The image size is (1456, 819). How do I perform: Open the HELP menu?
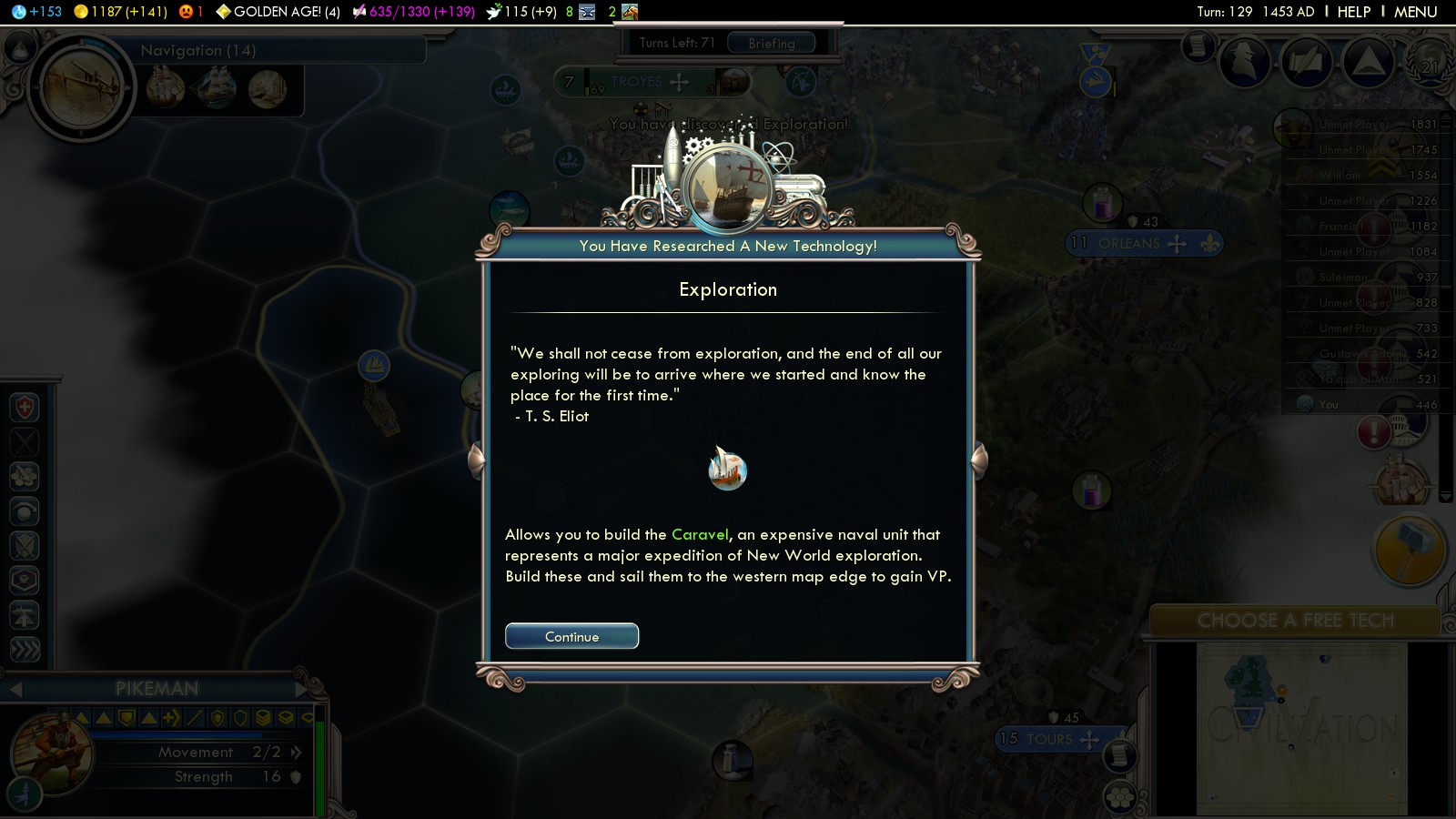point(1353,12)
